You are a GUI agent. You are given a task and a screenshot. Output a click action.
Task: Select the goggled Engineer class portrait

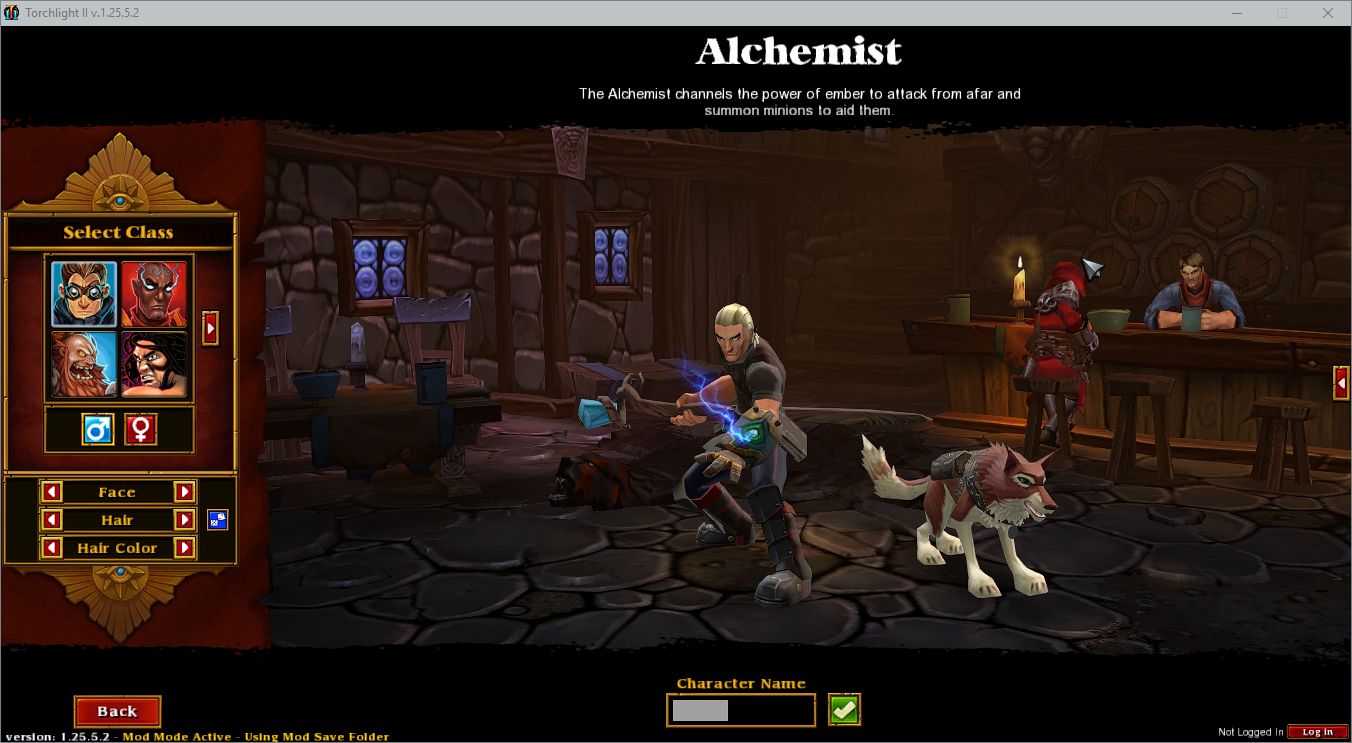(x=84, y=293)
